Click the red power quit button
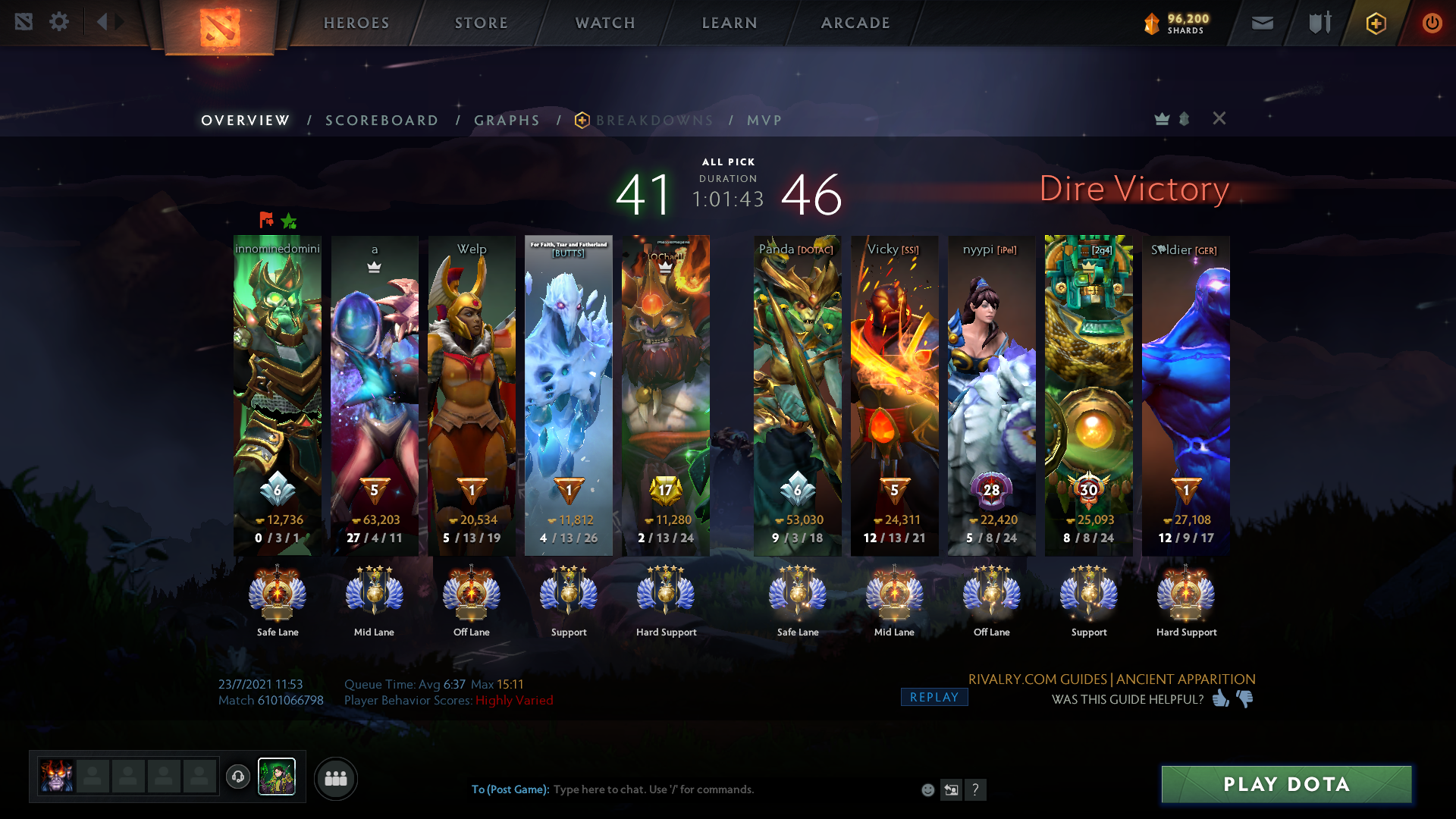1456x819 pixels. point(1431,23)
